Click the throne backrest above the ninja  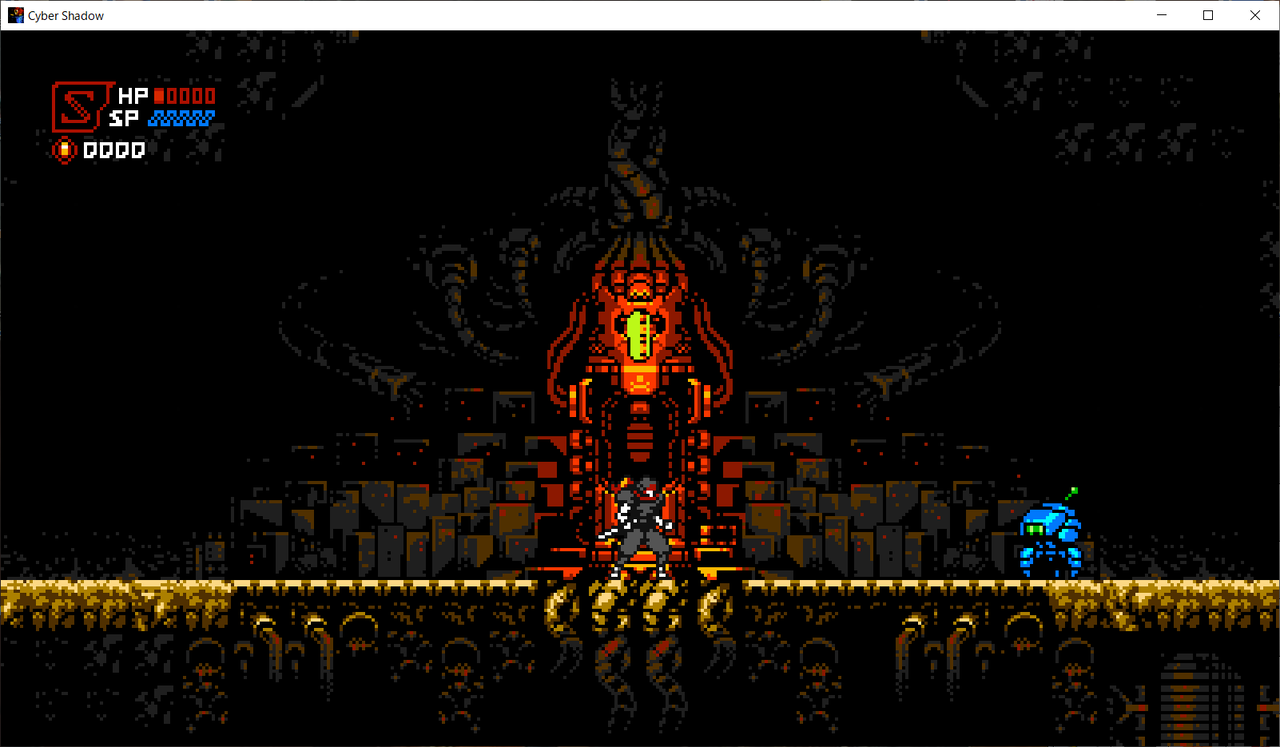pos(640,440)
